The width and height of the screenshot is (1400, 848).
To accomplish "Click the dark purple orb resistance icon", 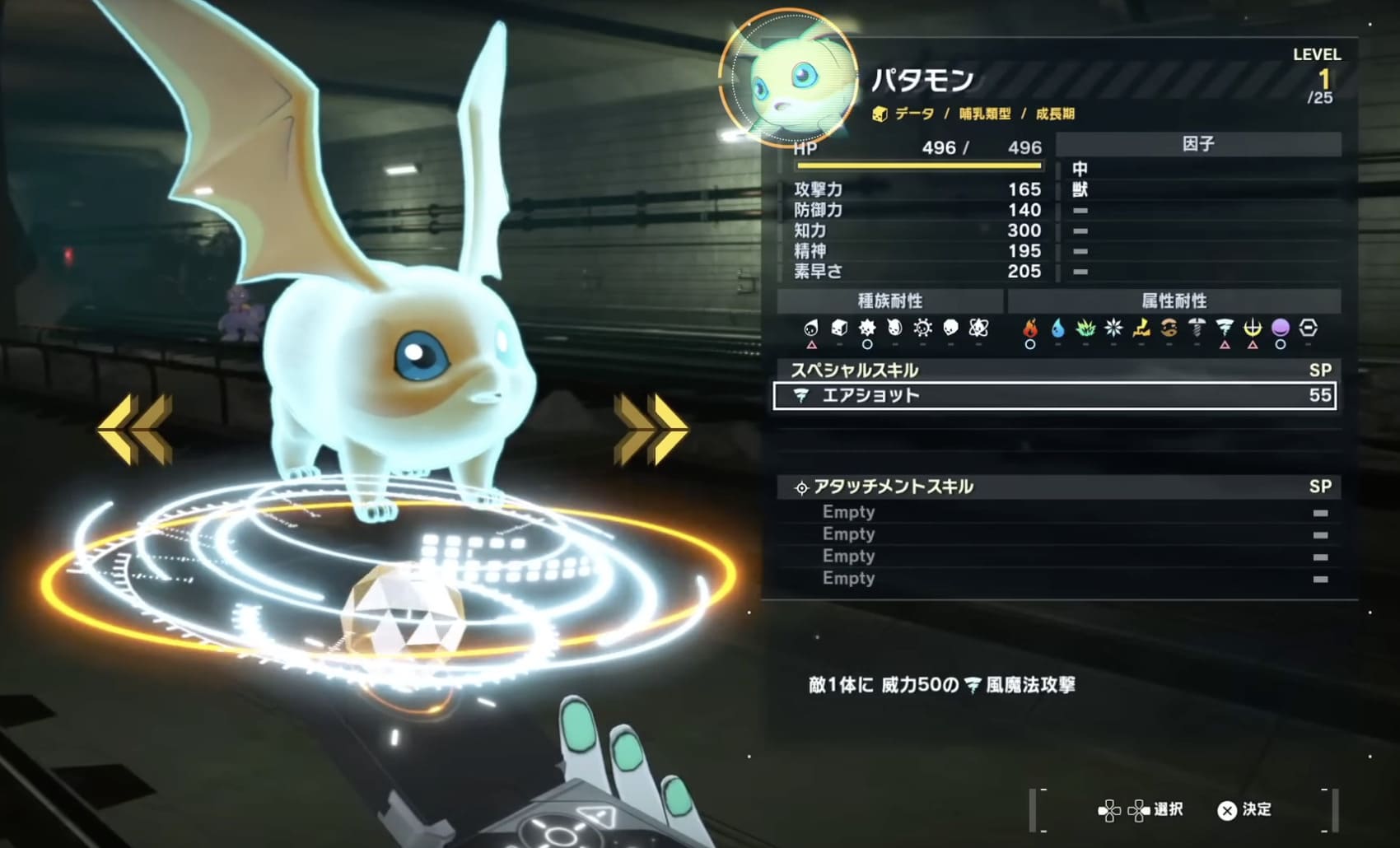I will pos(1282,328).
